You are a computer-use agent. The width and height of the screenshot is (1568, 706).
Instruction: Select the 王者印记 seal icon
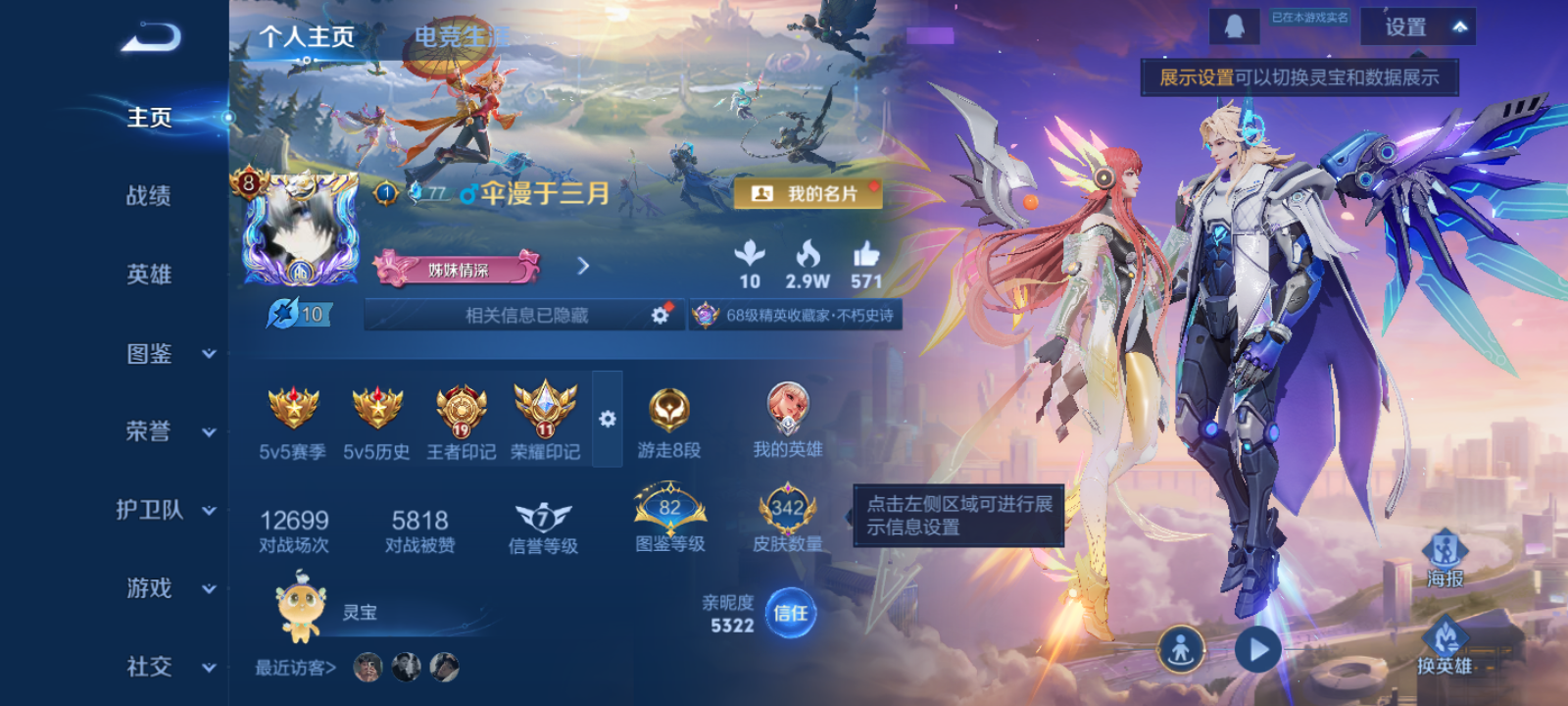[x=460, y=410]
